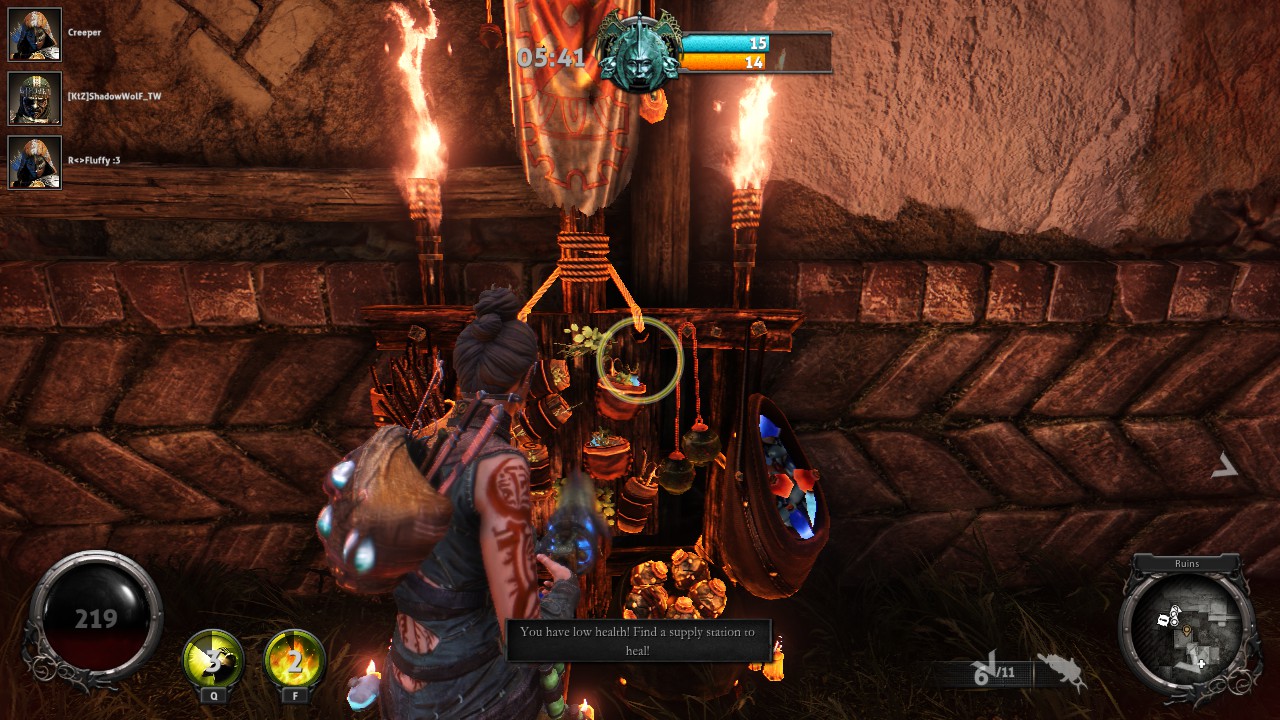Trigger the F fire ability icon
The height and width of the screenshot is (720, 1280).
pos(295,658)
